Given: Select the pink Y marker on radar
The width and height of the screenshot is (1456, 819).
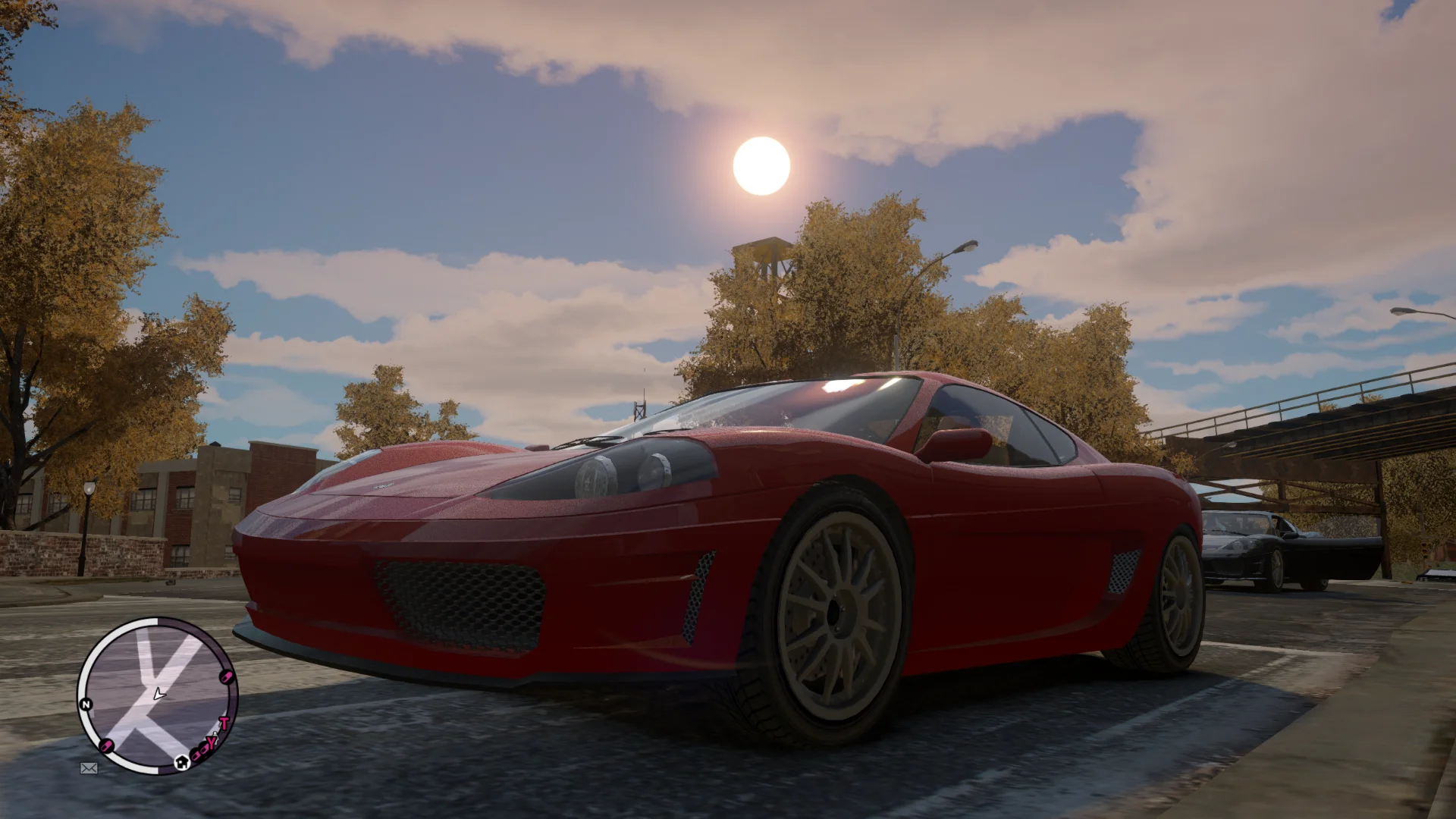Looking at the screenshot, I should click(212, 742).
